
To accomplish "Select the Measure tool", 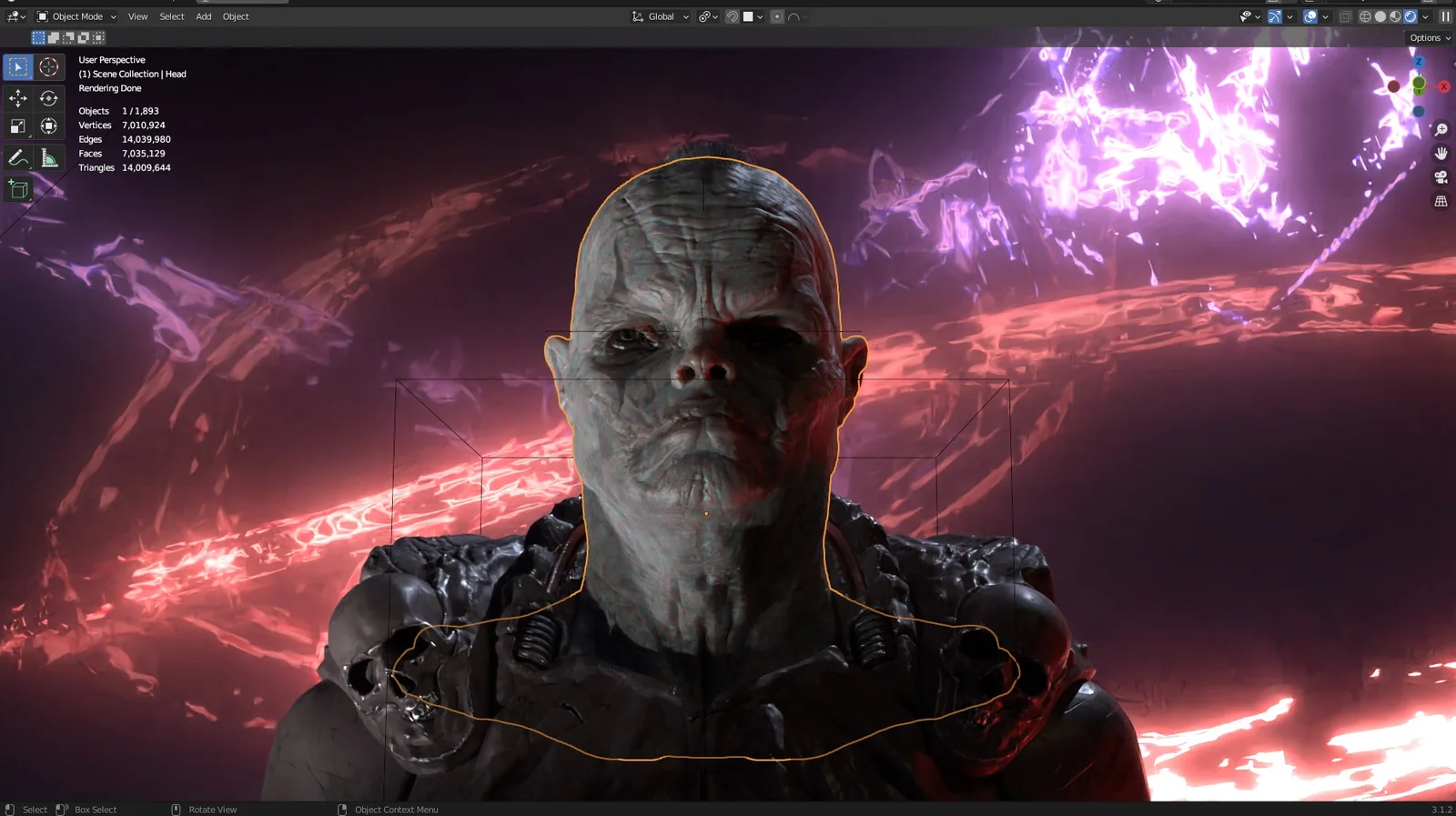I will coord(48,156).
